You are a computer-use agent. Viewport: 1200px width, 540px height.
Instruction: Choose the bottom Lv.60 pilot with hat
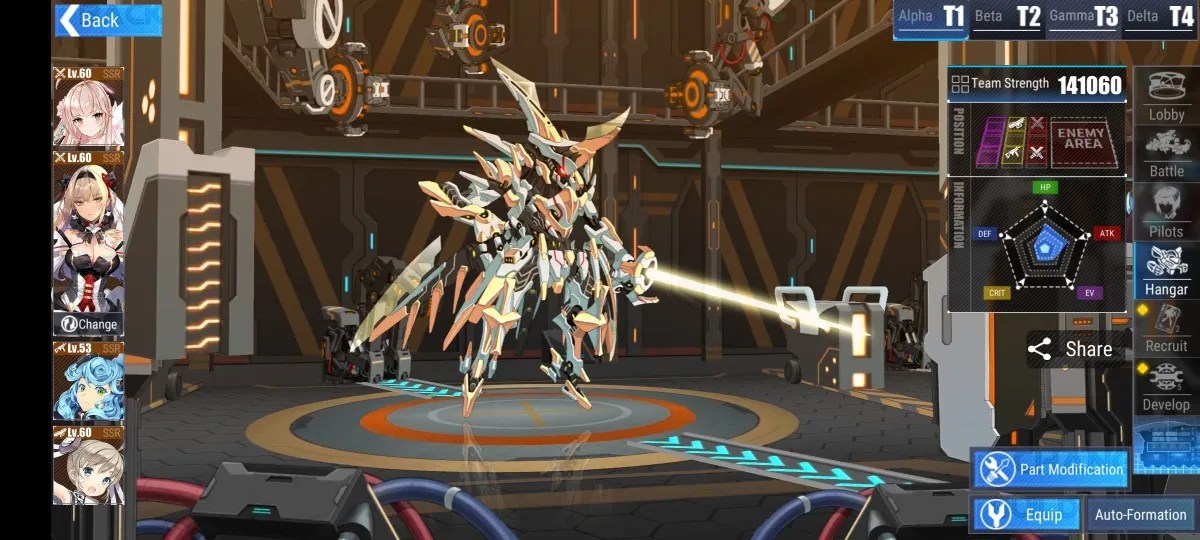click(88, 465)
